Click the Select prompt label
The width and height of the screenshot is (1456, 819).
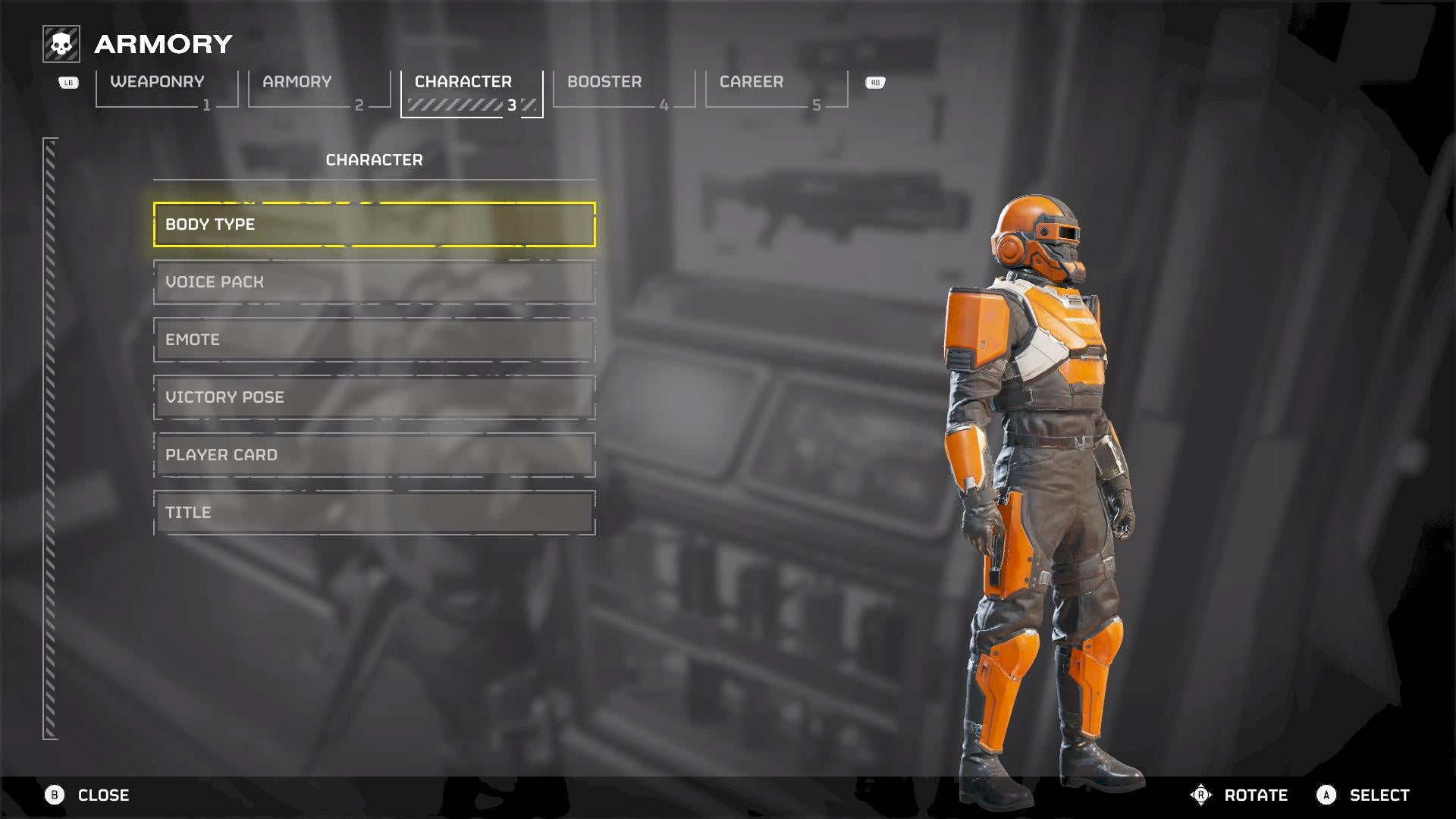point(1379,795)
